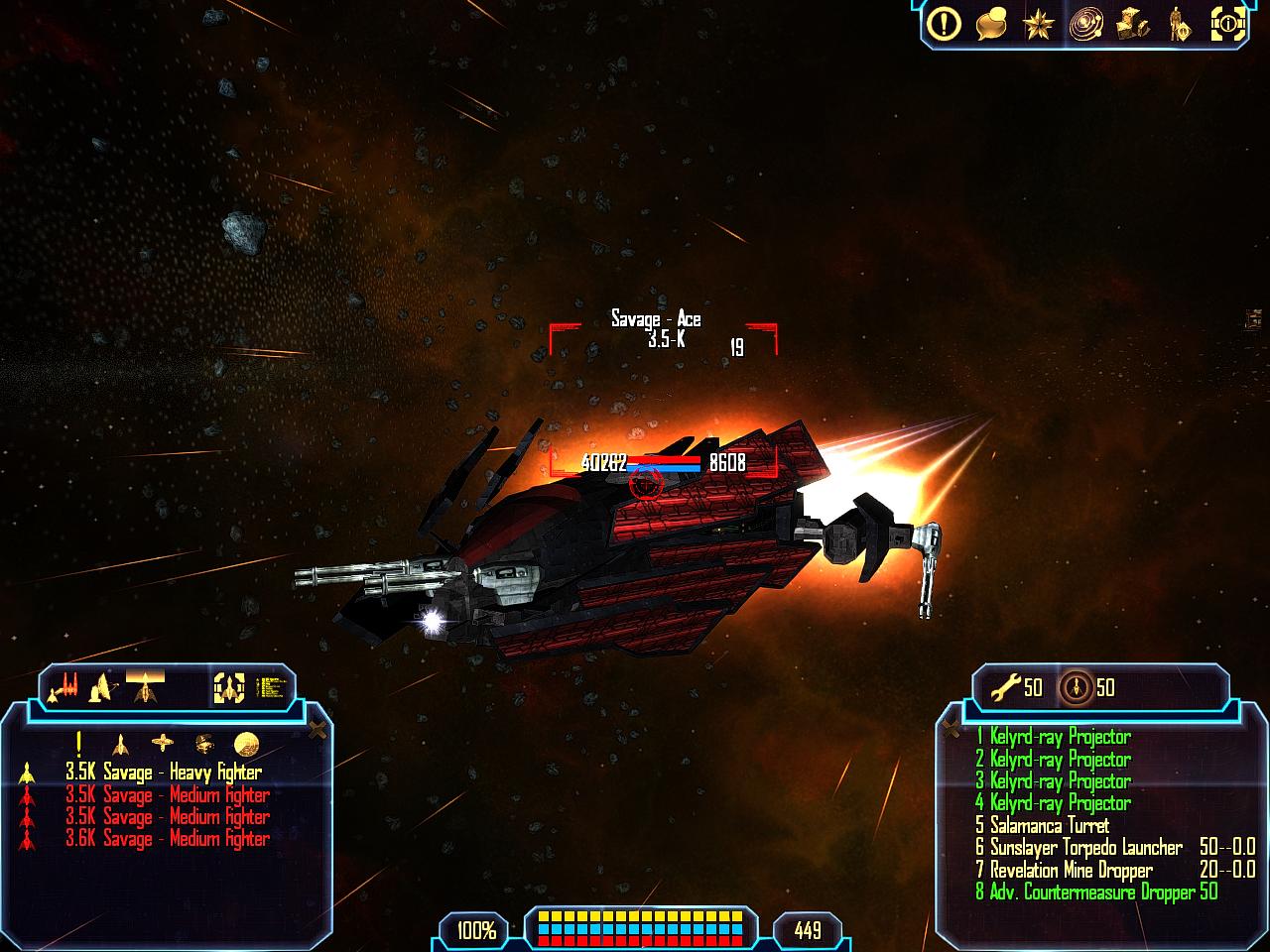The image size is (1270, 952).
Task: Filter contacts by the planet icon
Action: click(247, 743)
